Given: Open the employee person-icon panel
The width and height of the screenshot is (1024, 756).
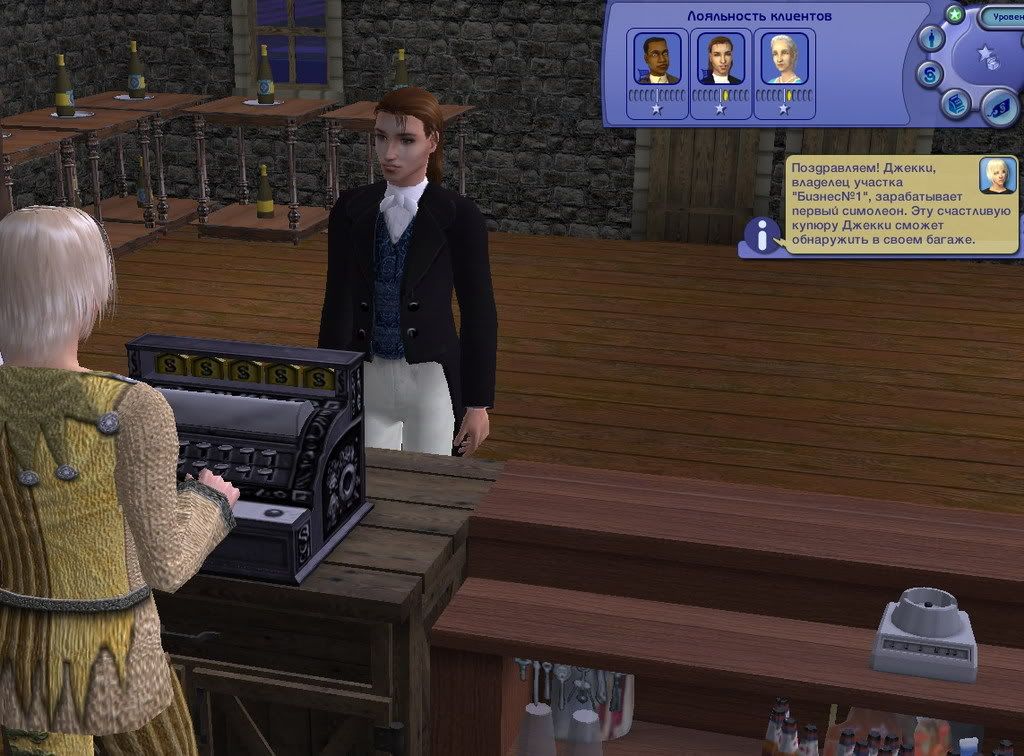Looking at the screenshot, I should pos(932,40).
